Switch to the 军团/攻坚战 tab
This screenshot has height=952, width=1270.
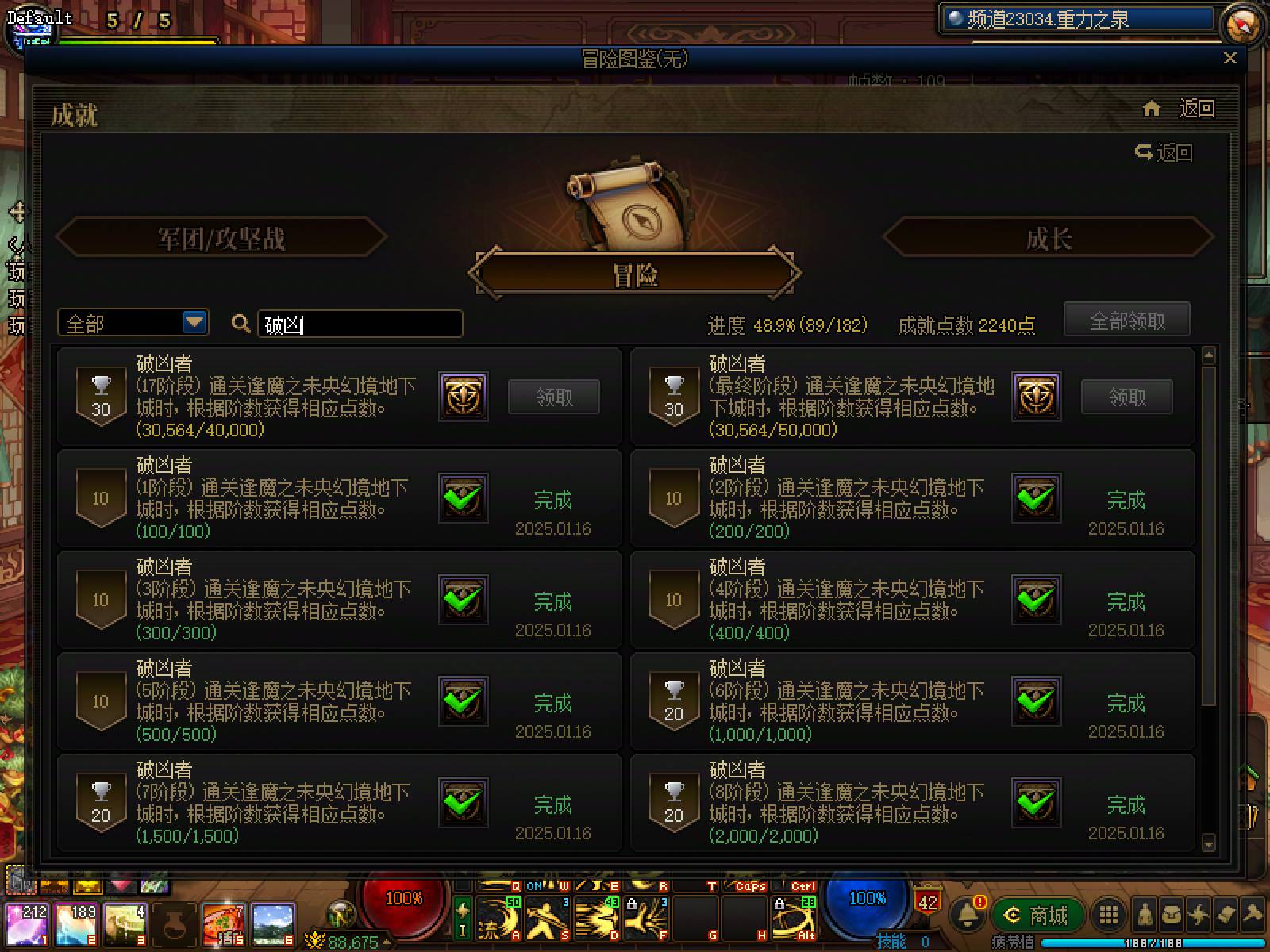click(222, 237)
